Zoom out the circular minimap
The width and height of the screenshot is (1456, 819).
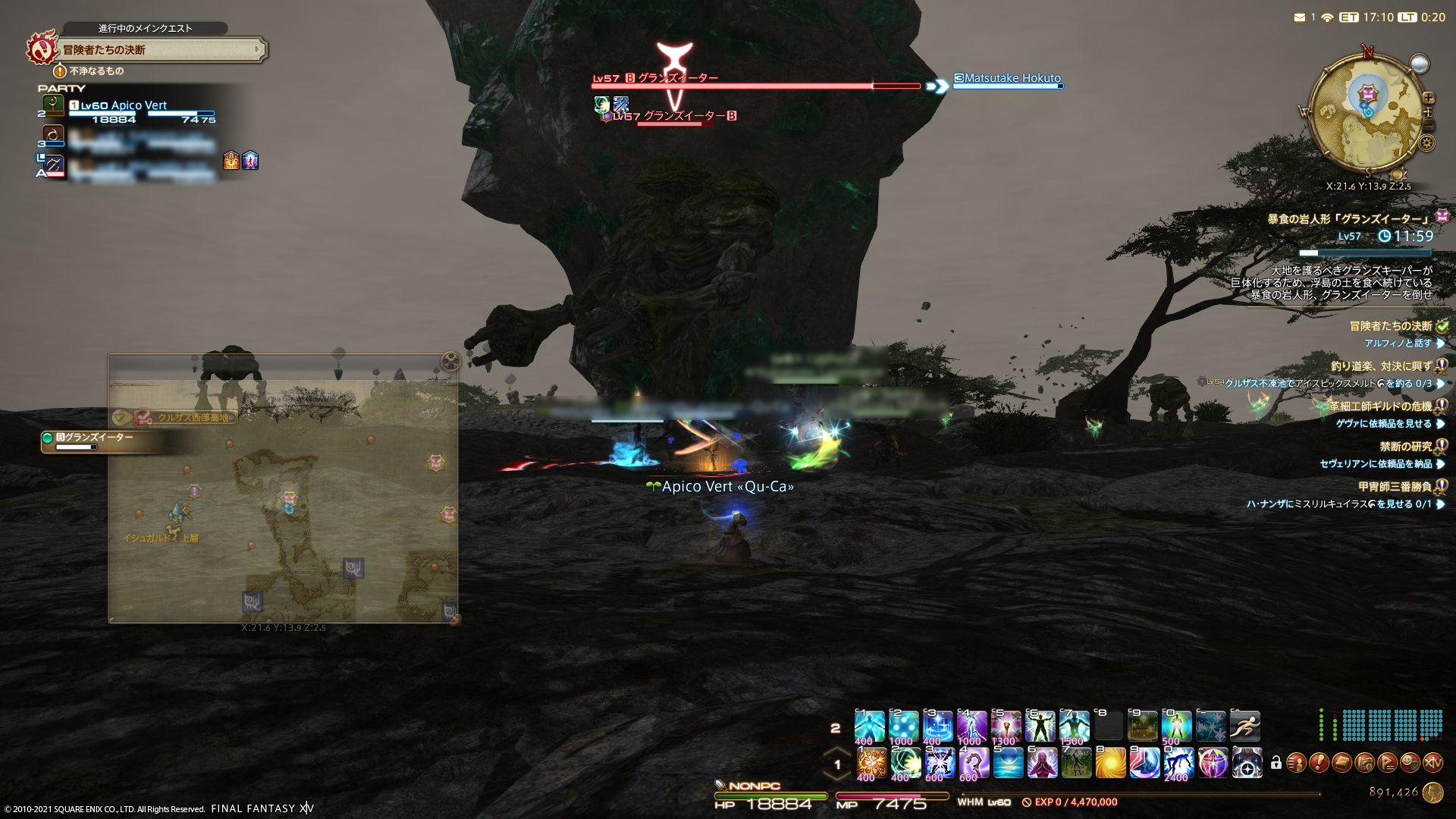point(1429,126)
